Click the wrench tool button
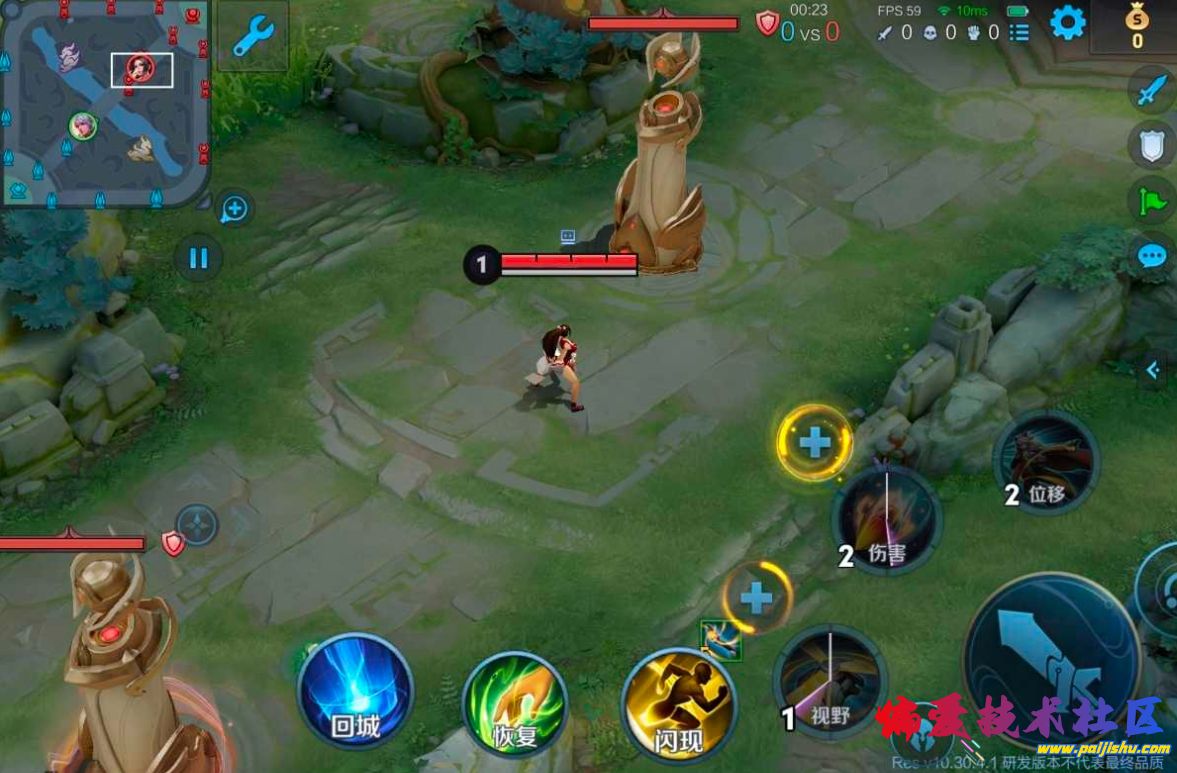Screen dimensions: 1177x773 point(253,37)
